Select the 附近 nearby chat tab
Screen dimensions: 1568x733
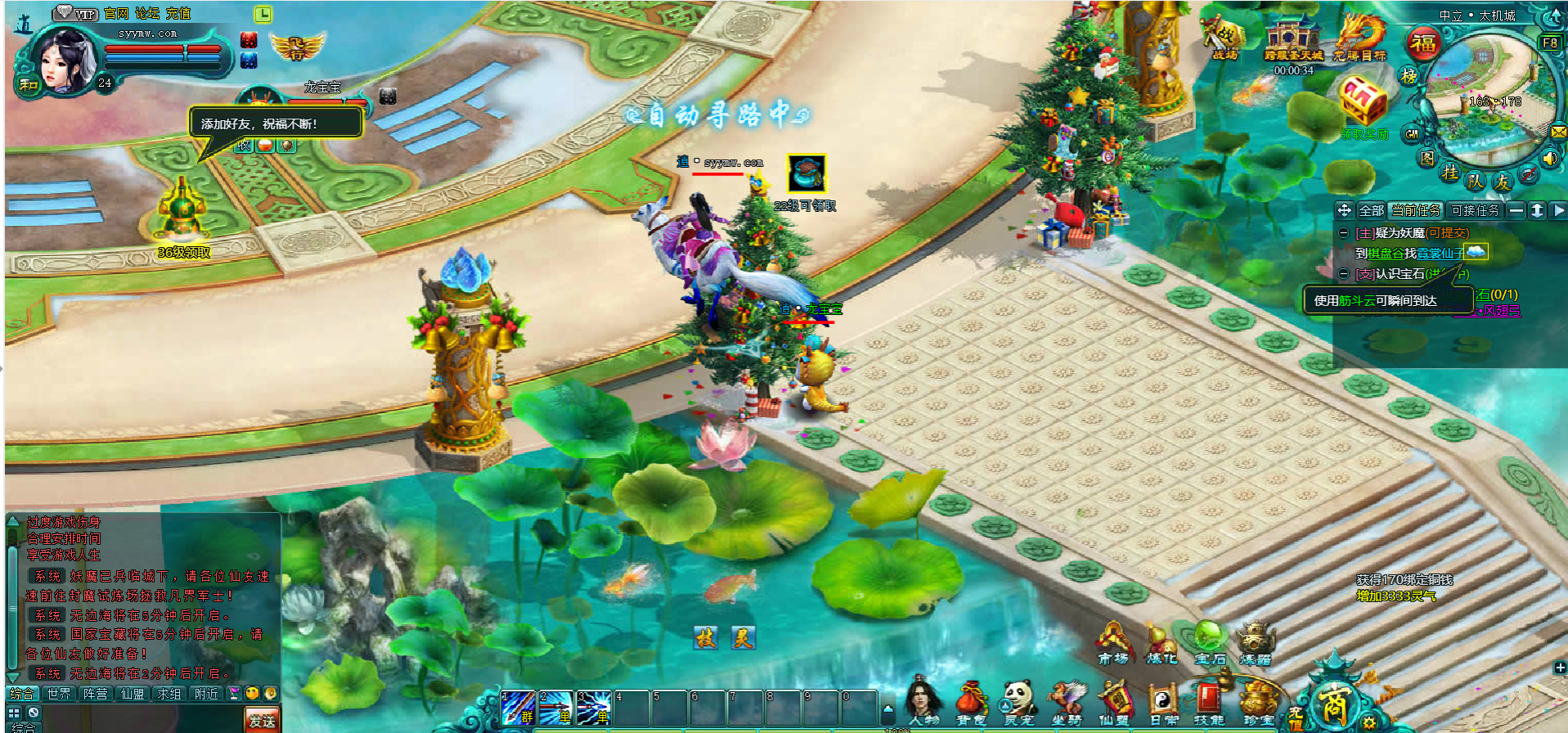206,694
